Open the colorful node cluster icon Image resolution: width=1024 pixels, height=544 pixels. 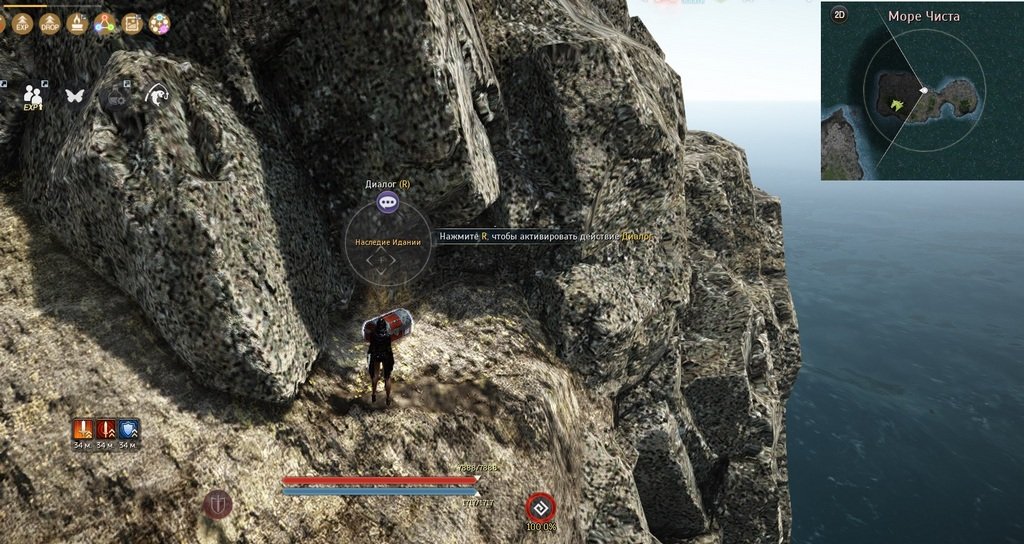(x=159, y=24)
